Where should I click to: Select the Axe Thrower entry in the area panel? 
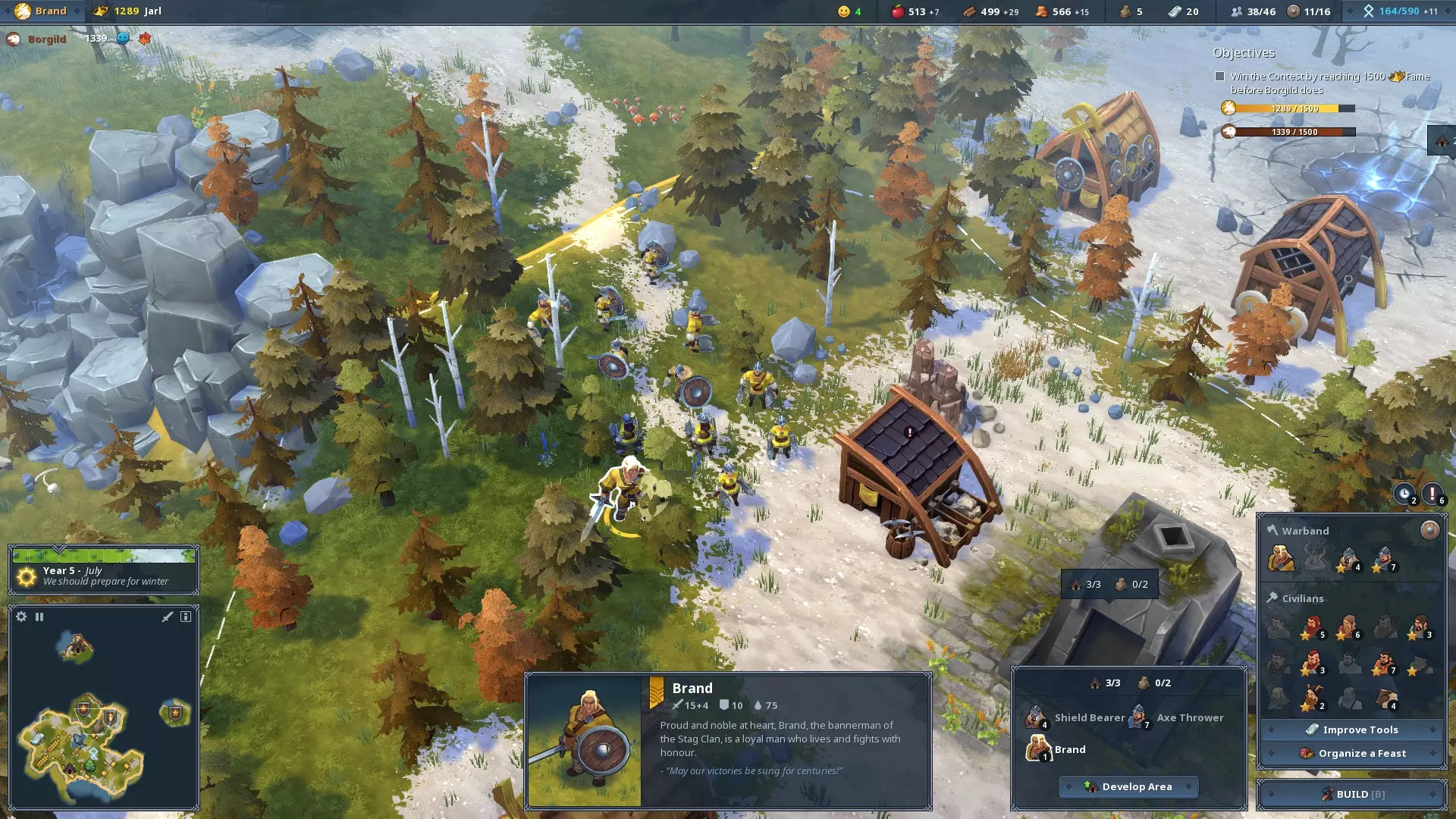pyautogui.click(x=1179, y=717)
